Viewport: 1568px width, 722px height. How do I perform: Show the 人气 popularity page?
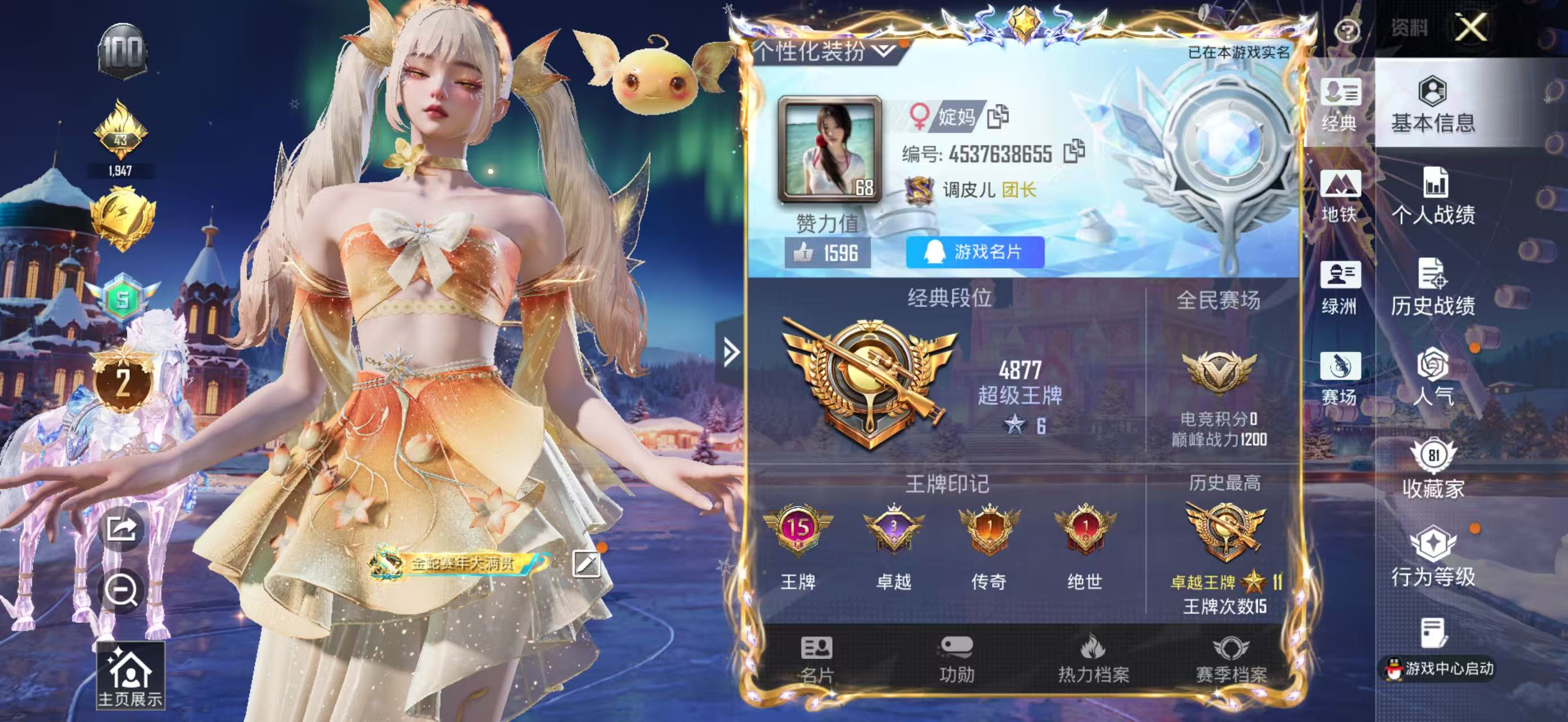(1433, 377)
